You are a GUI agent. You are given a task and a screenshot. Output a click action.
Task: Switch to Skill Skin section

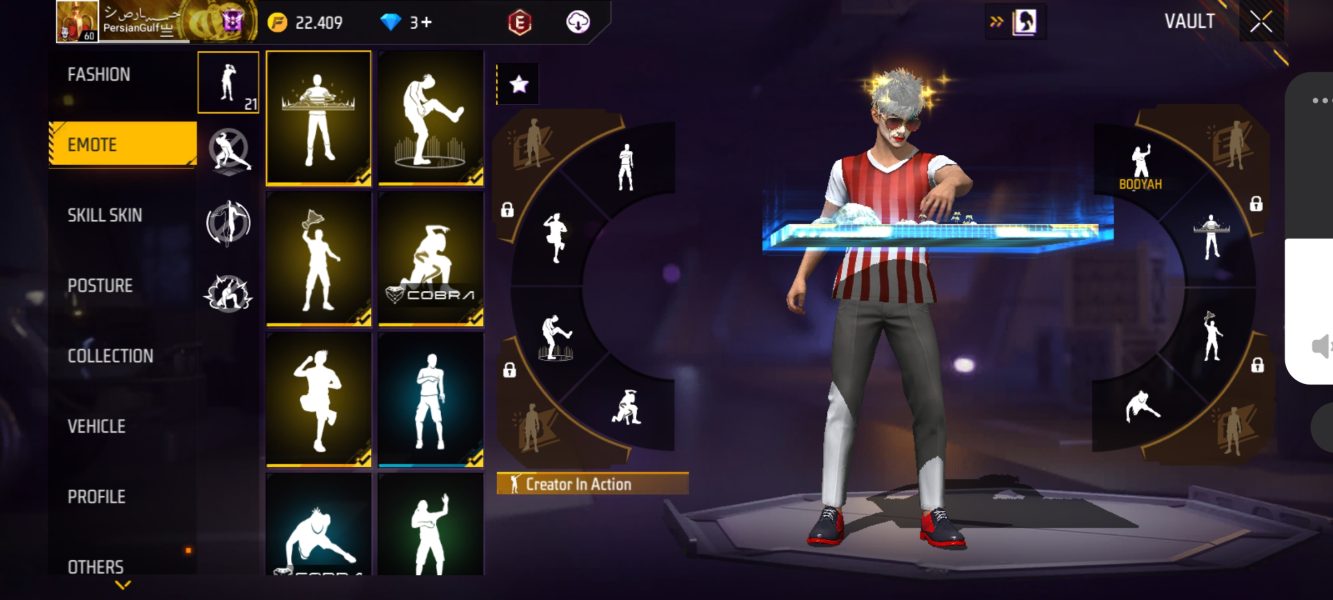(105, 215)
